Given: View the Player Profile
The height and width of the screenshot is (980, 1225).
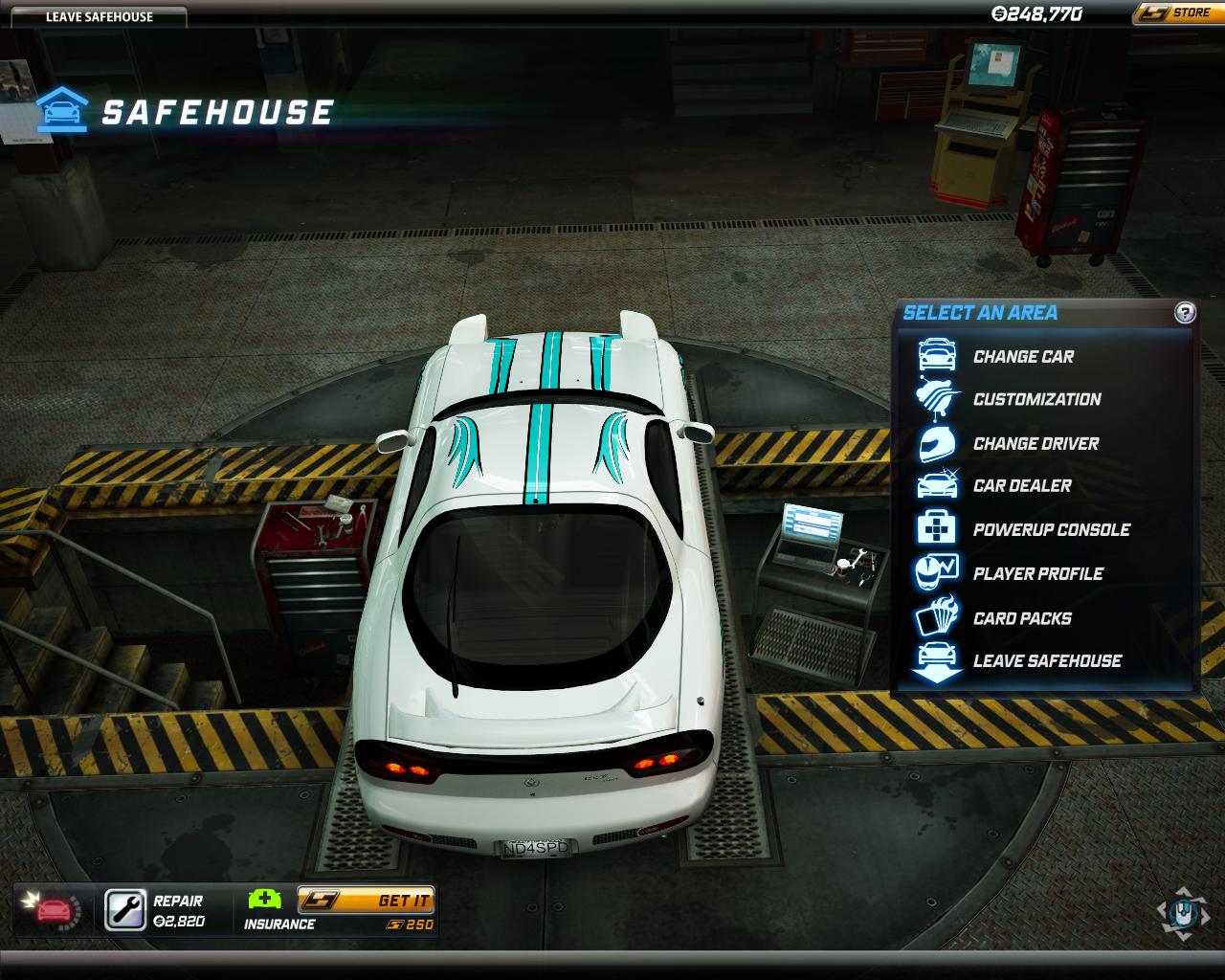Looking at the screenshot, I should click(x=1037, y=574).
